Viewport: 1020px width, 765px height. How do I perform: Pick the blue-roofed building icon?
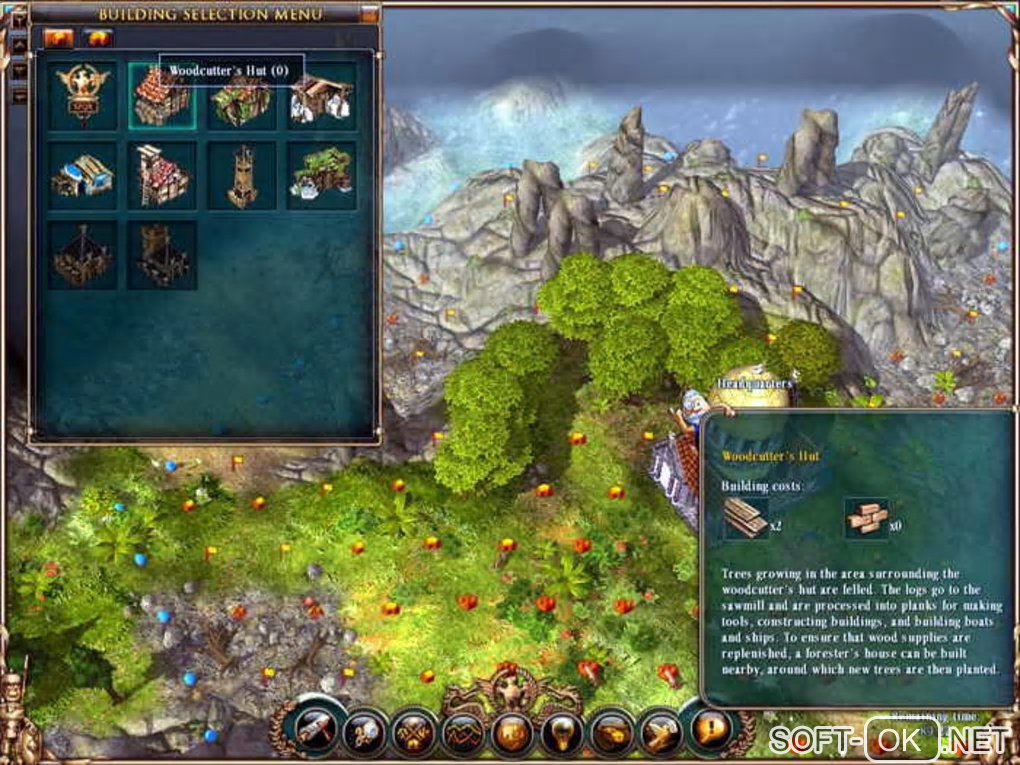[82, 176]
